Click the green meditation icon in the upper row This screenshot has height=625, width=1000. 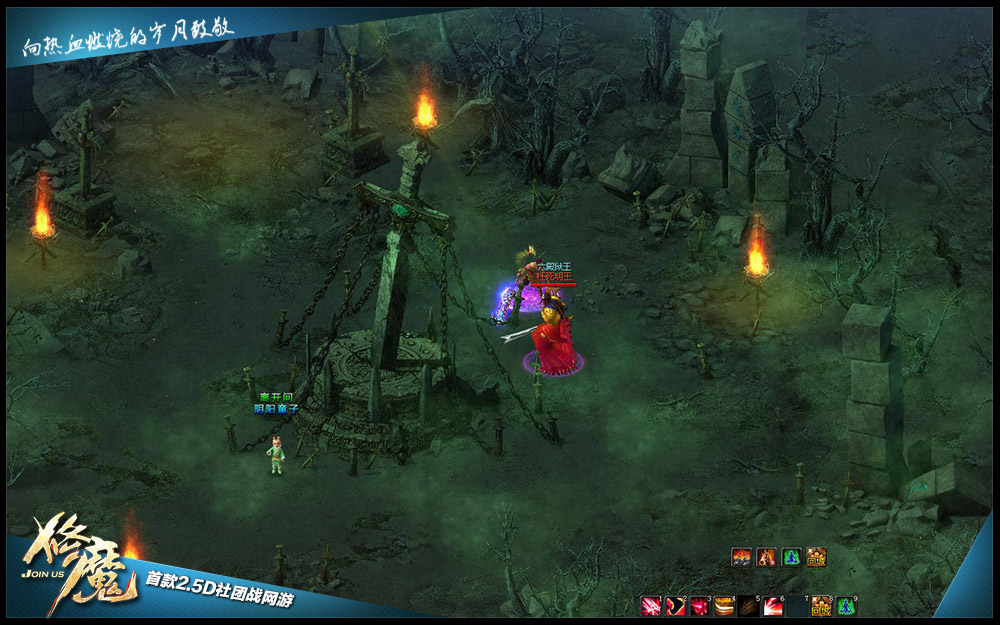coord(791,558)
